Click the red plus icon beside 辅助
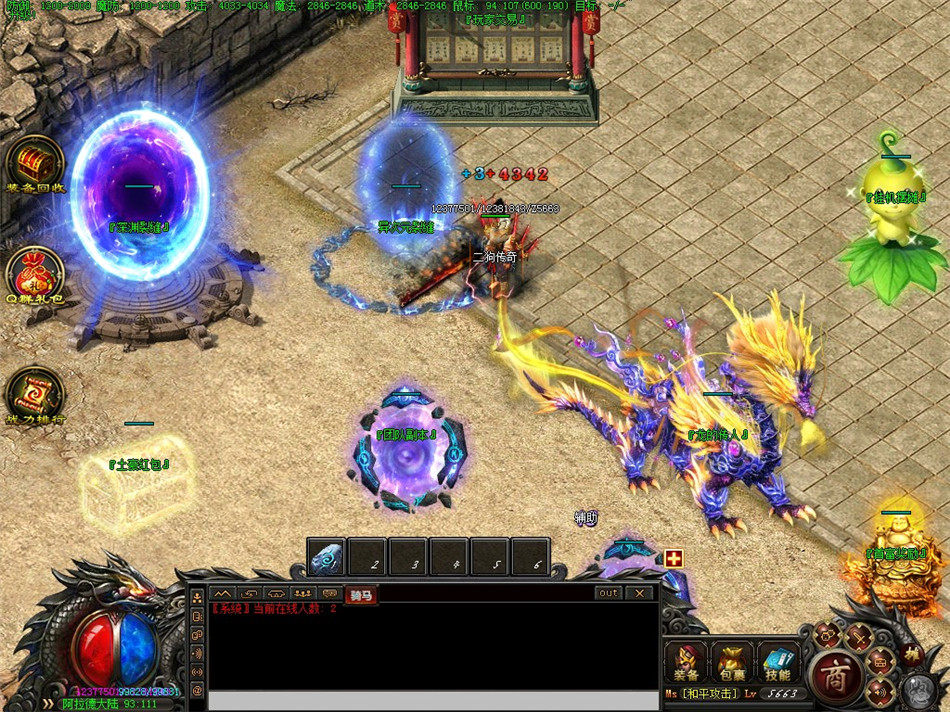 pyautogui.click(x=673, y=559)
